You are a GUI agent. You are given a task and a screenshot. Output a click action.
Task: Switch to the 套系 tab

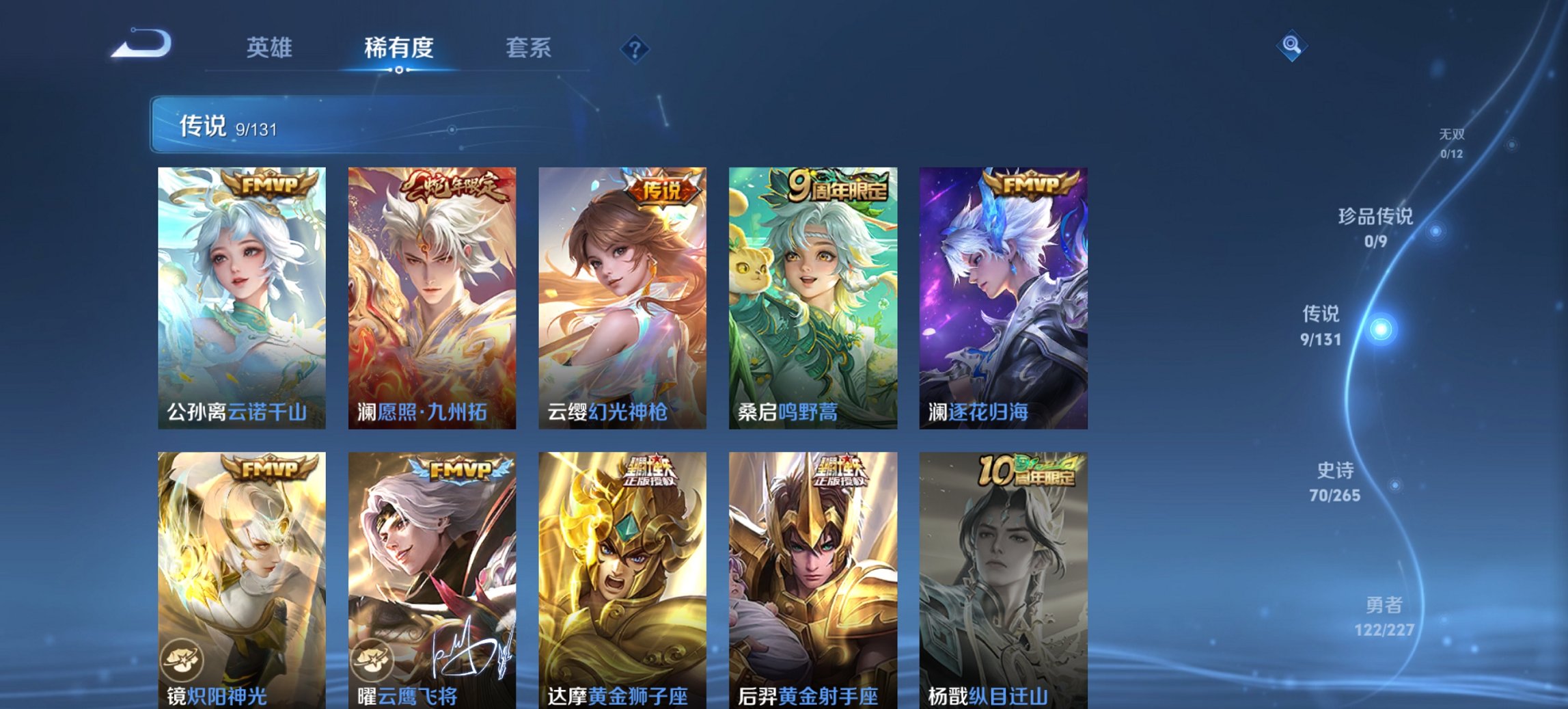pyautogui.click(x=529, y=47)
